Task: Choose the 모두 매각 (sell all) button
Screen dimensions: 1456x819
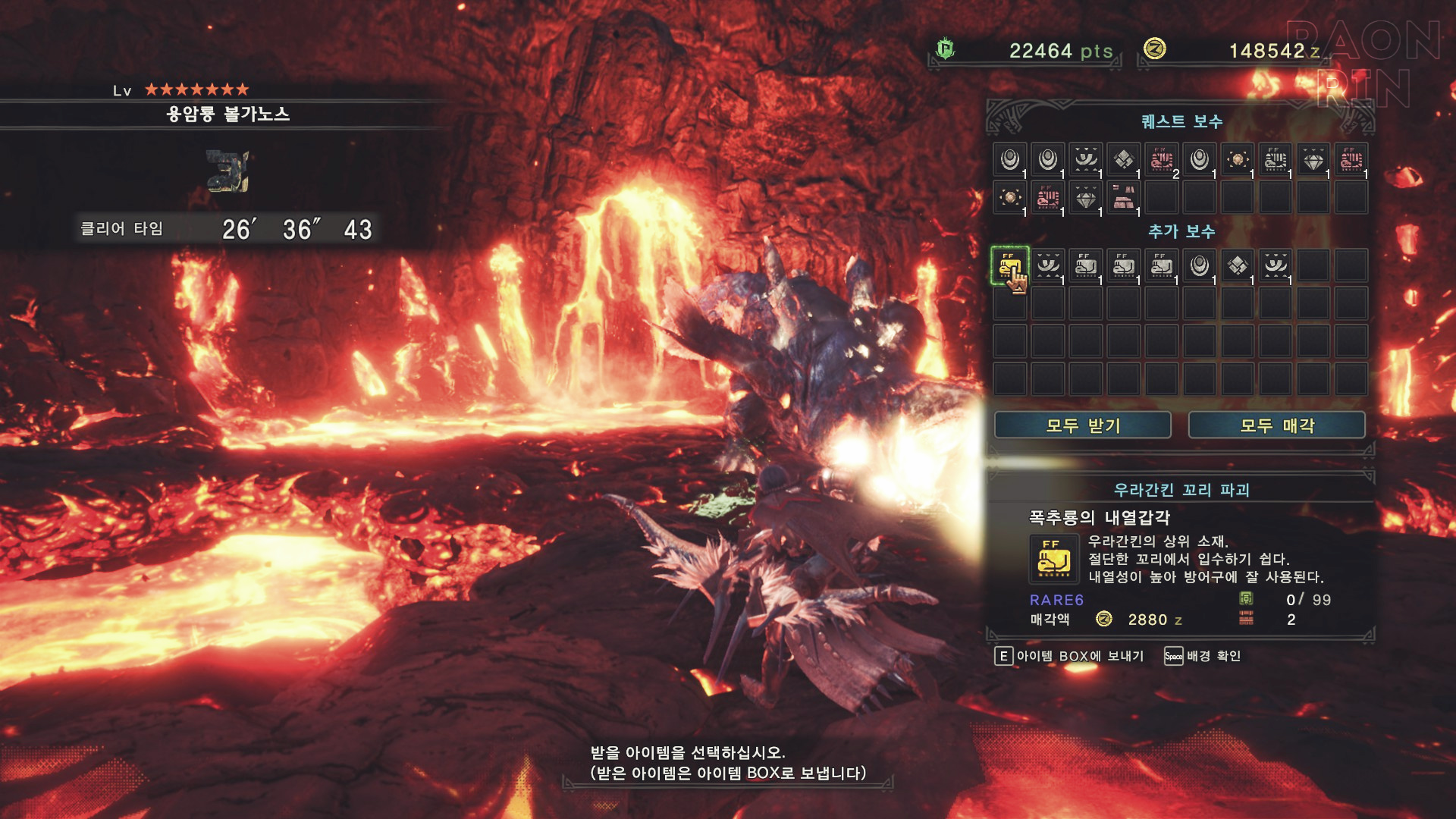Action: [1276, 425]
